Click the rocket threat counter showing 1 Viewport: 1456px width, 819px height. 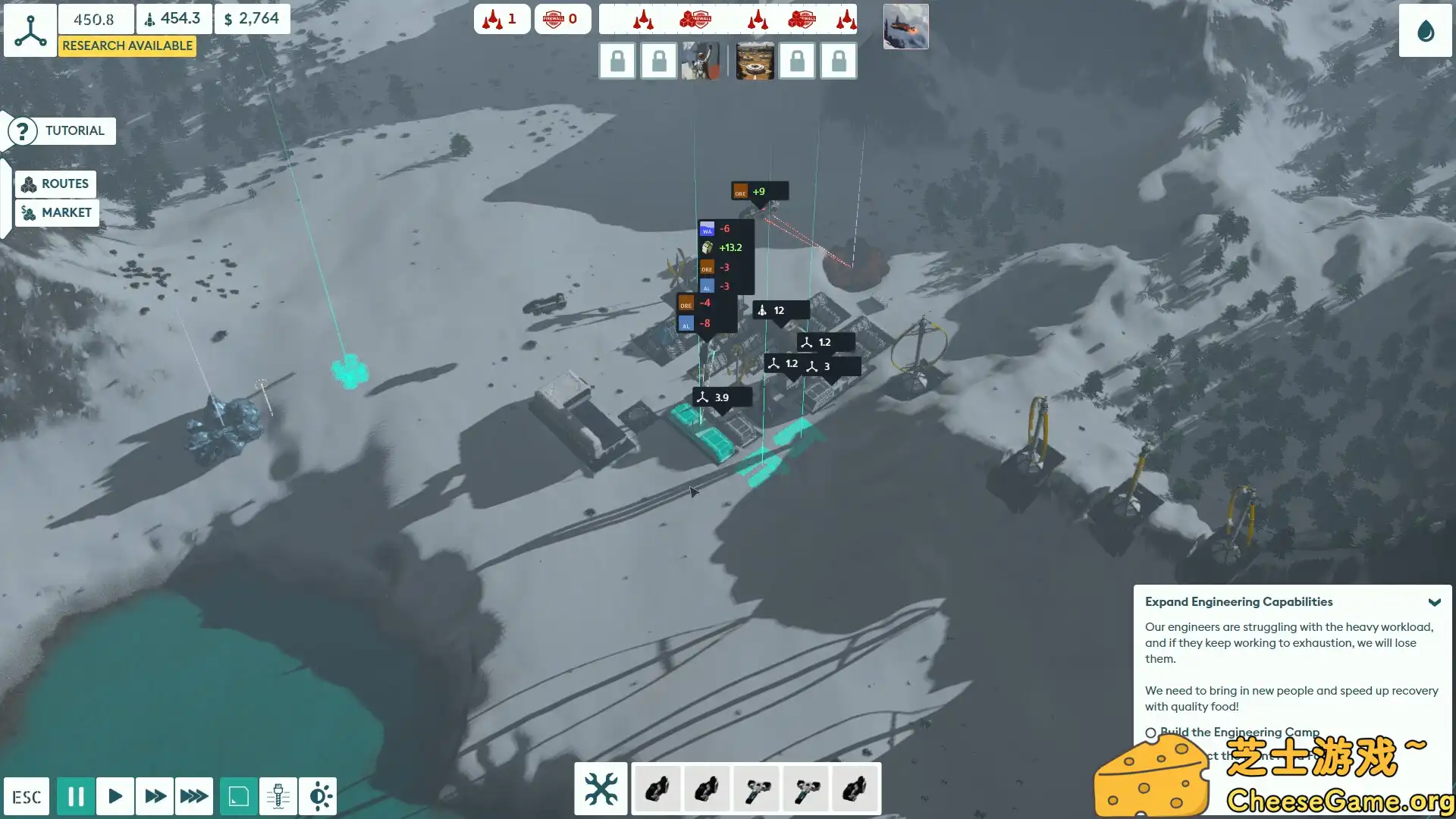[x=501, y=19]
